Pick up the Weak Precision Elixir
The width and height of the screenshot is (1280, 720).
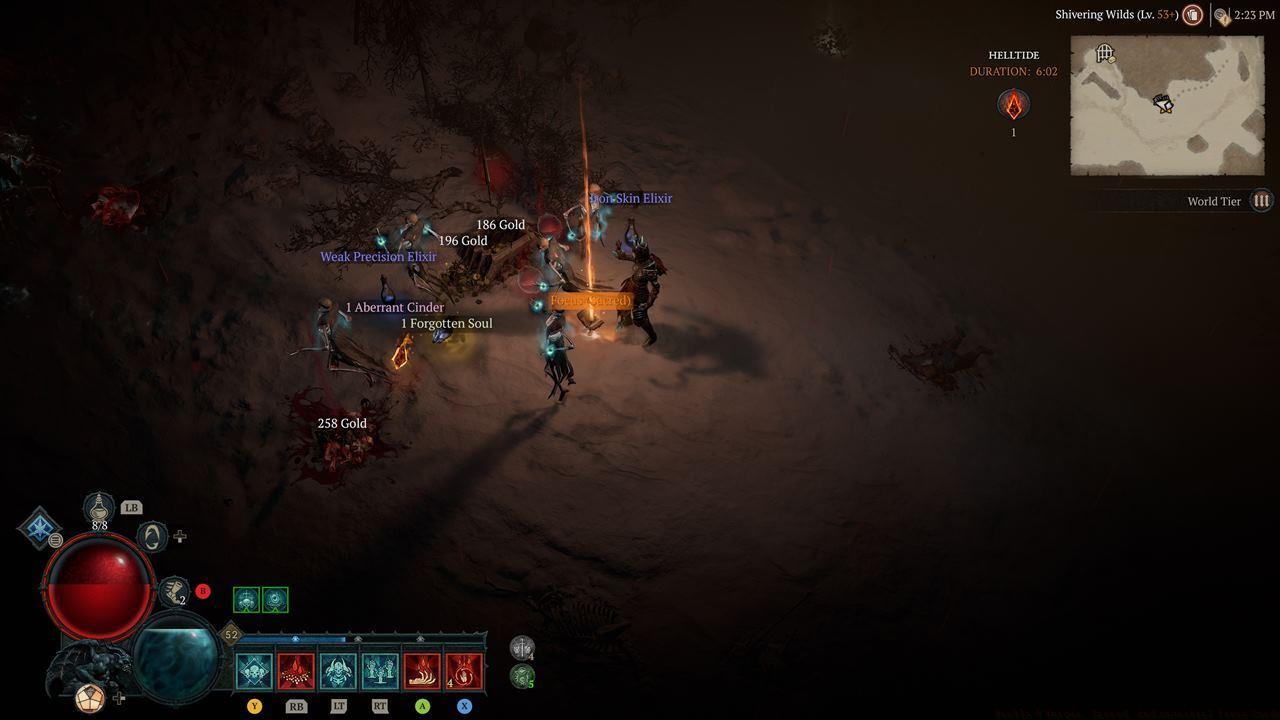pos(378,257)
